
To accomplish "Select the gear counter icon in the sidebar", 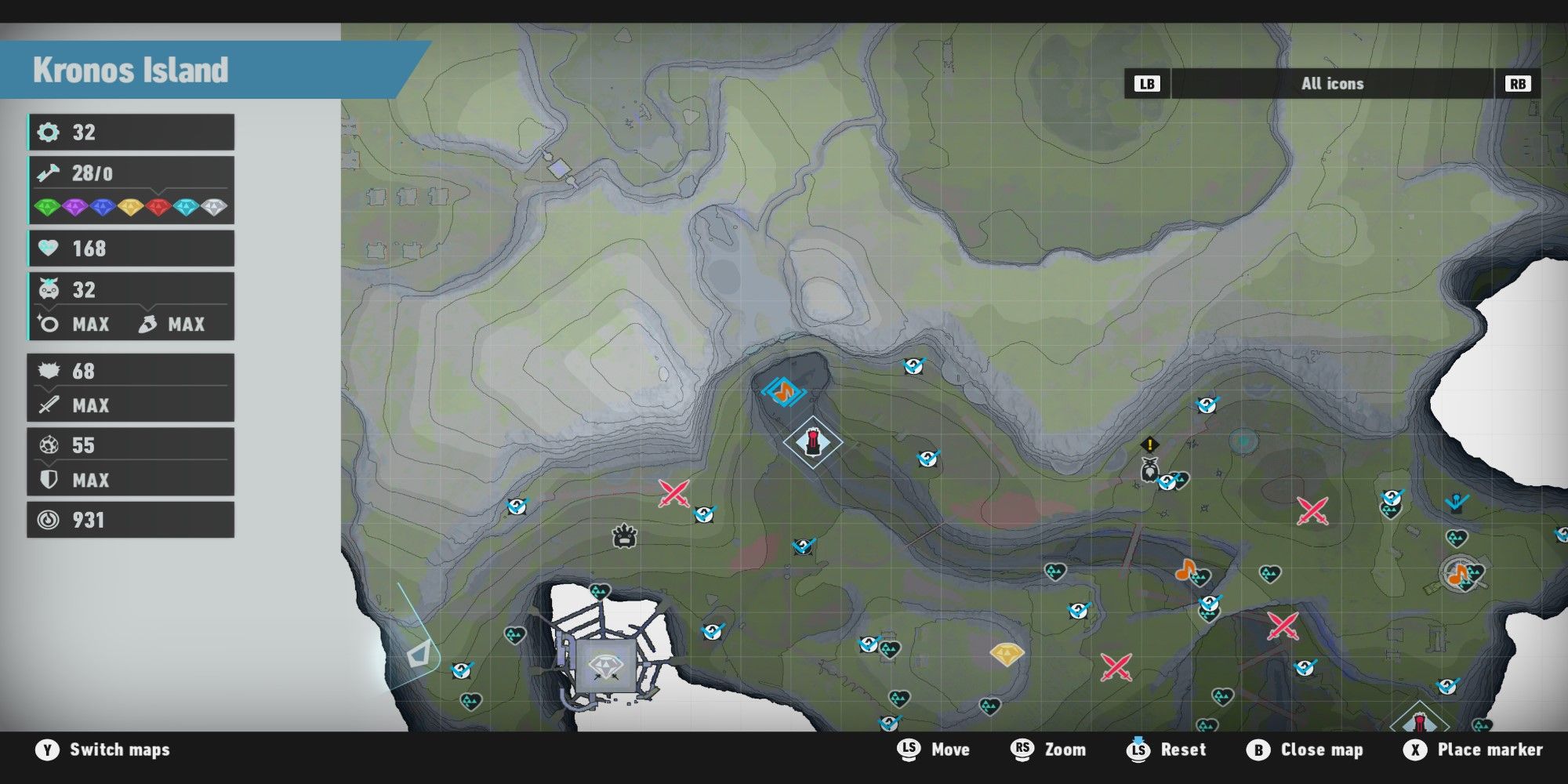I will coord(49,132).
